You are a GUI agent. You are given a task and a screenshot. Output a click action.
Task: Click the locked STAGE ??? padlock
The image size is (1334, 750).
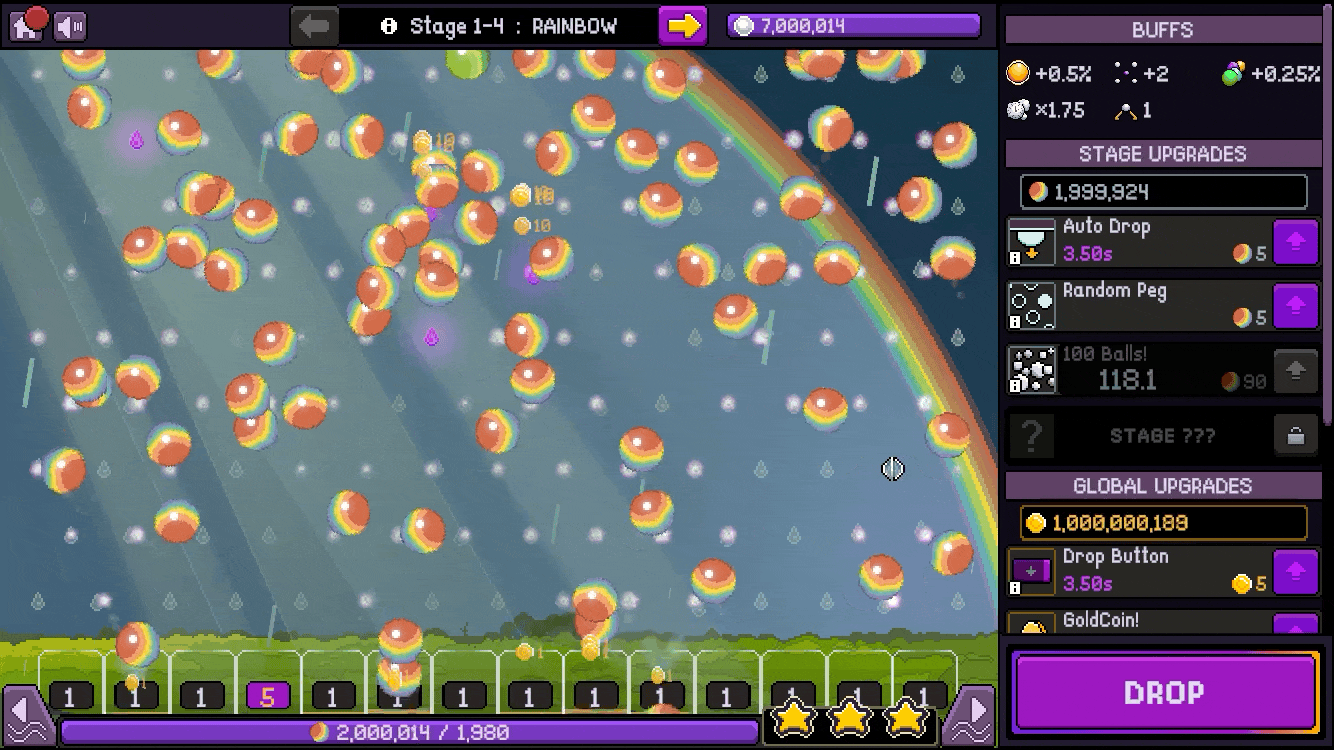(x=1295, y=436)
